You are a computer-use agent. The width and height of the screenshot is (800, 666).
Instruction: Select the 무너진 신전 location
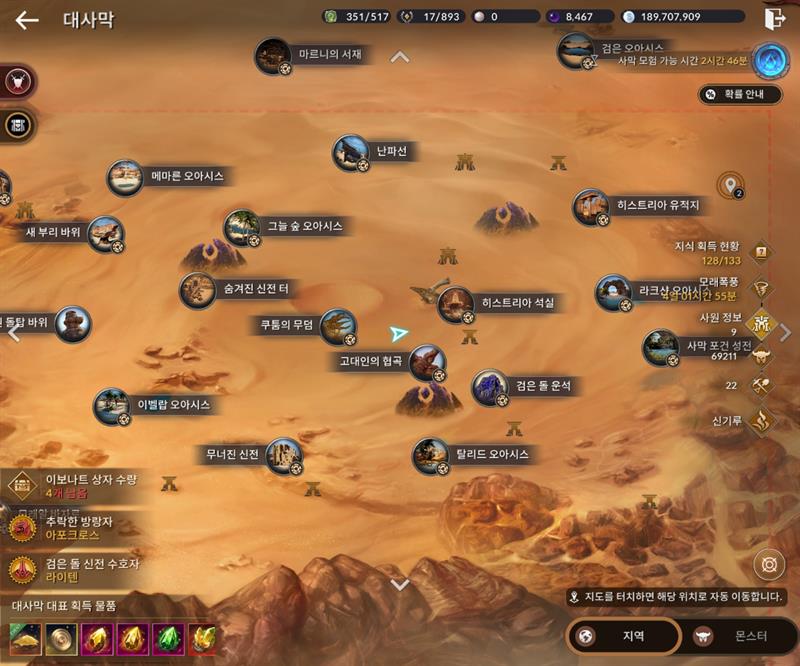click(x=284, y=456)
